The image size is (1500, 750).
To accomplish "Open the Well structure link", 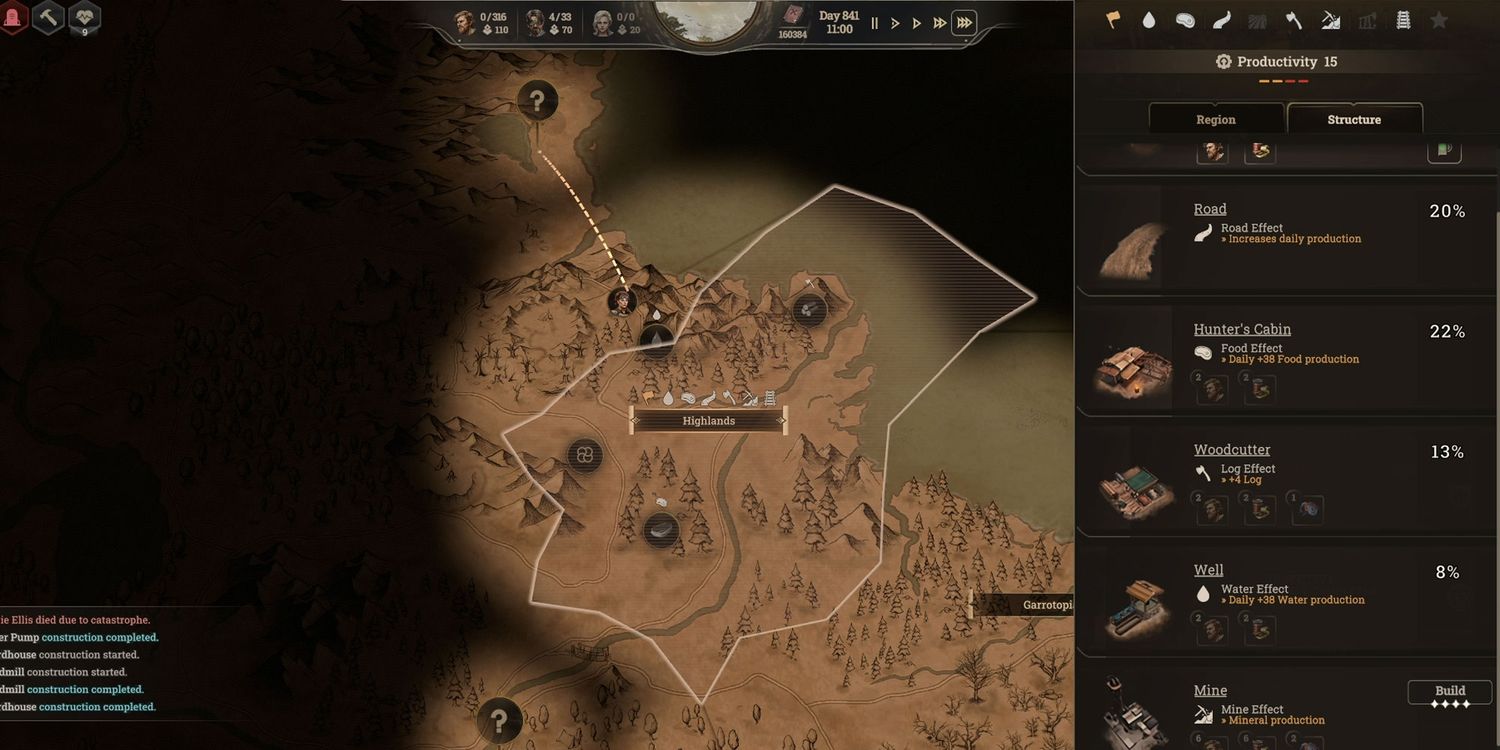I will [1208, 570].
